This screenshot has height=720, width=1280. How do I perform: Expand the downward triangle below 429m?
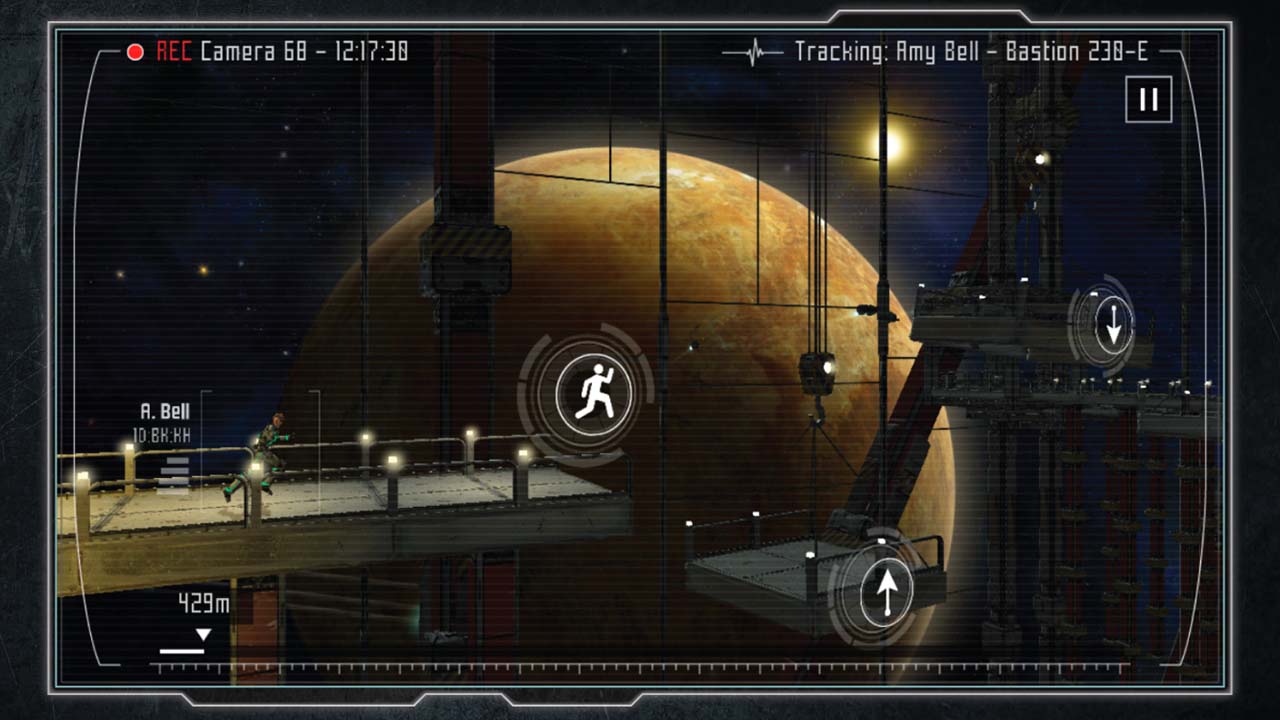[205, 632]
